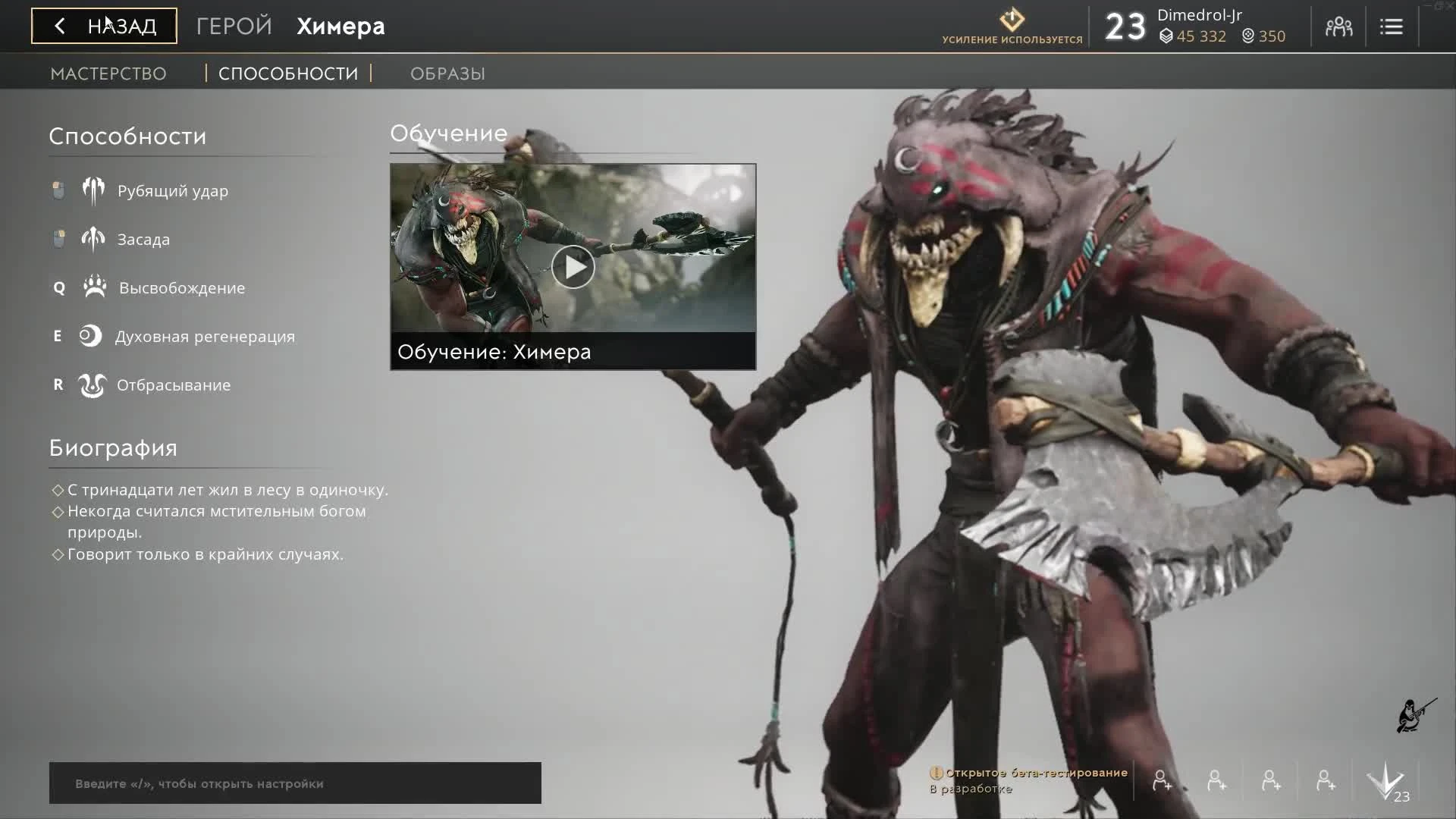
Task: Select the Засада ability icon
Action: [93, 239]
